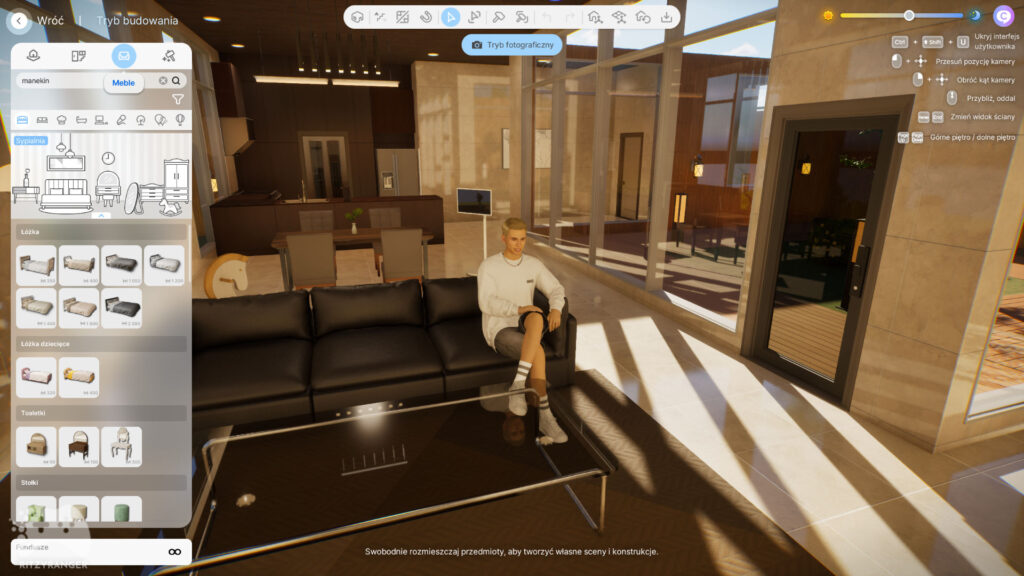Select the white ornate vanity table
The height and width of the screenshot is (576, 1024).
coord(121,445)
